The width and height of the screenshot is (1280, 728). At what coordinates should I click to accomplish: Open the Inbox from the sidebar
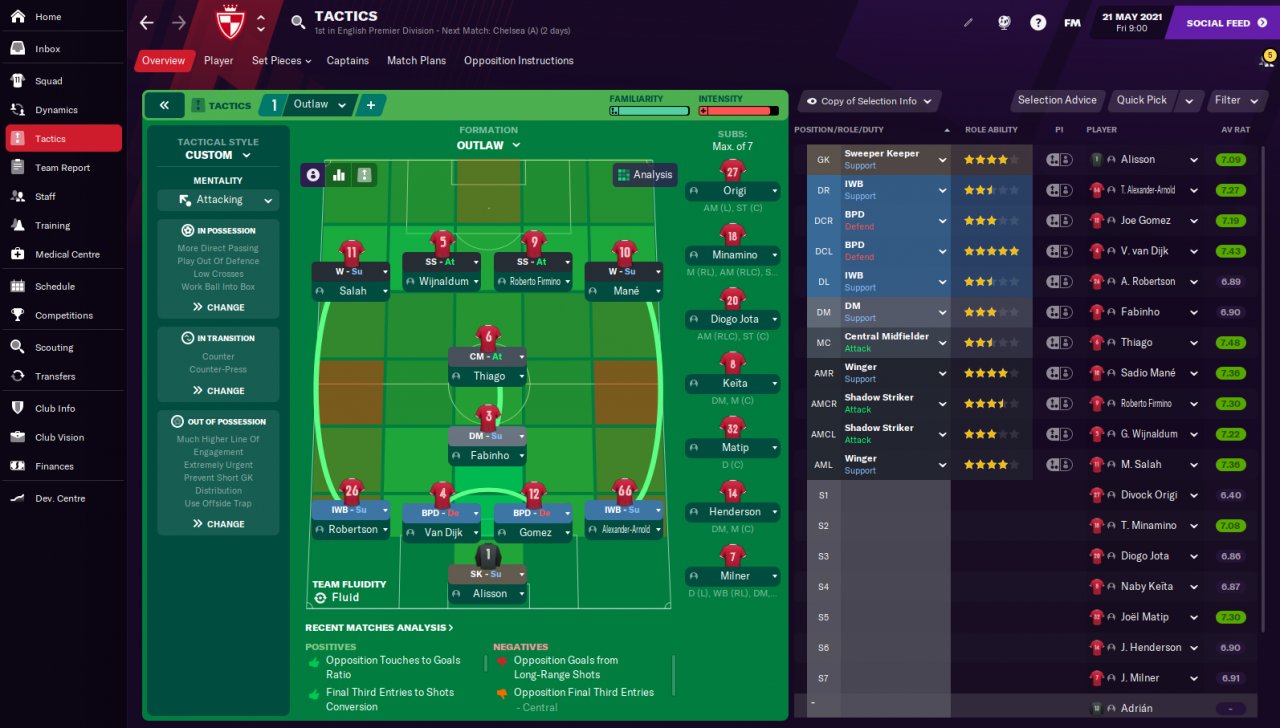(x=47, y=48)
